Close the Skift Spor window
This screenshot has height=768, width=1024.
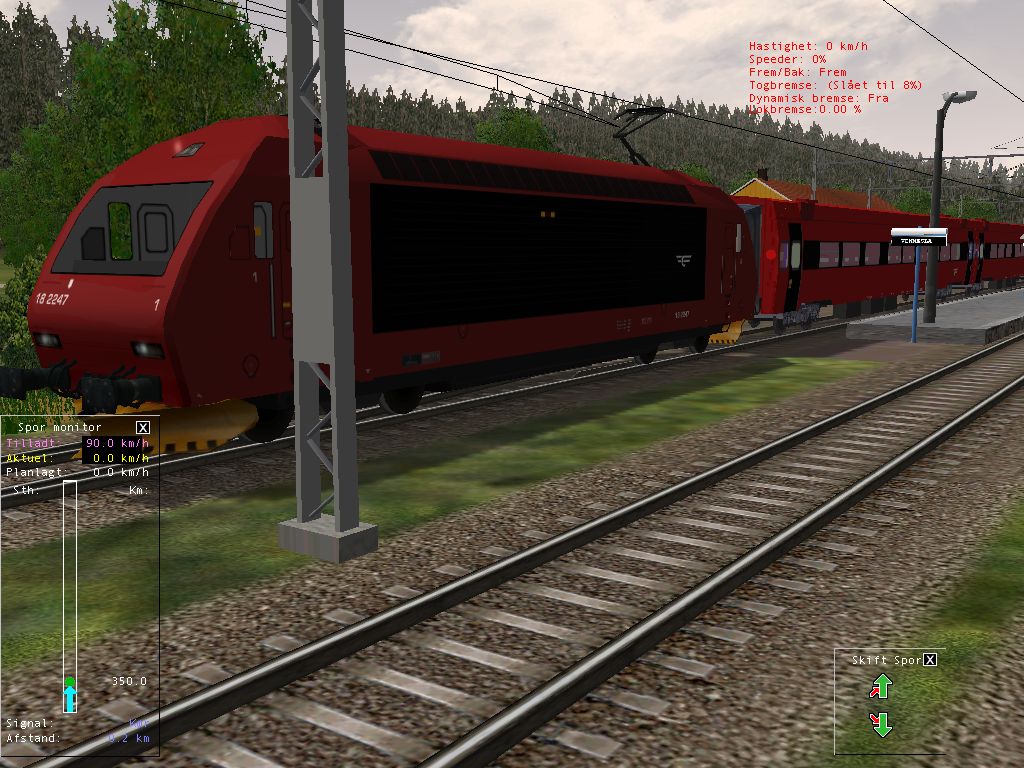(x=930, y=660)
